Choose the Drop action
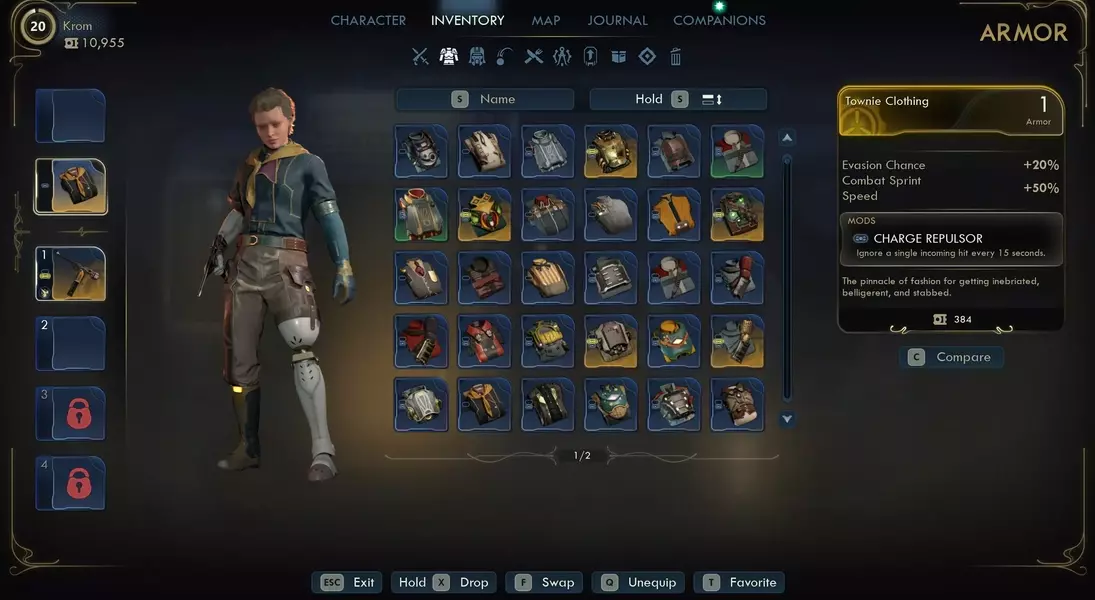Image resolution: width=1095 pixels, height=600 pixels. pyautogui.click(x=462, y=582)
